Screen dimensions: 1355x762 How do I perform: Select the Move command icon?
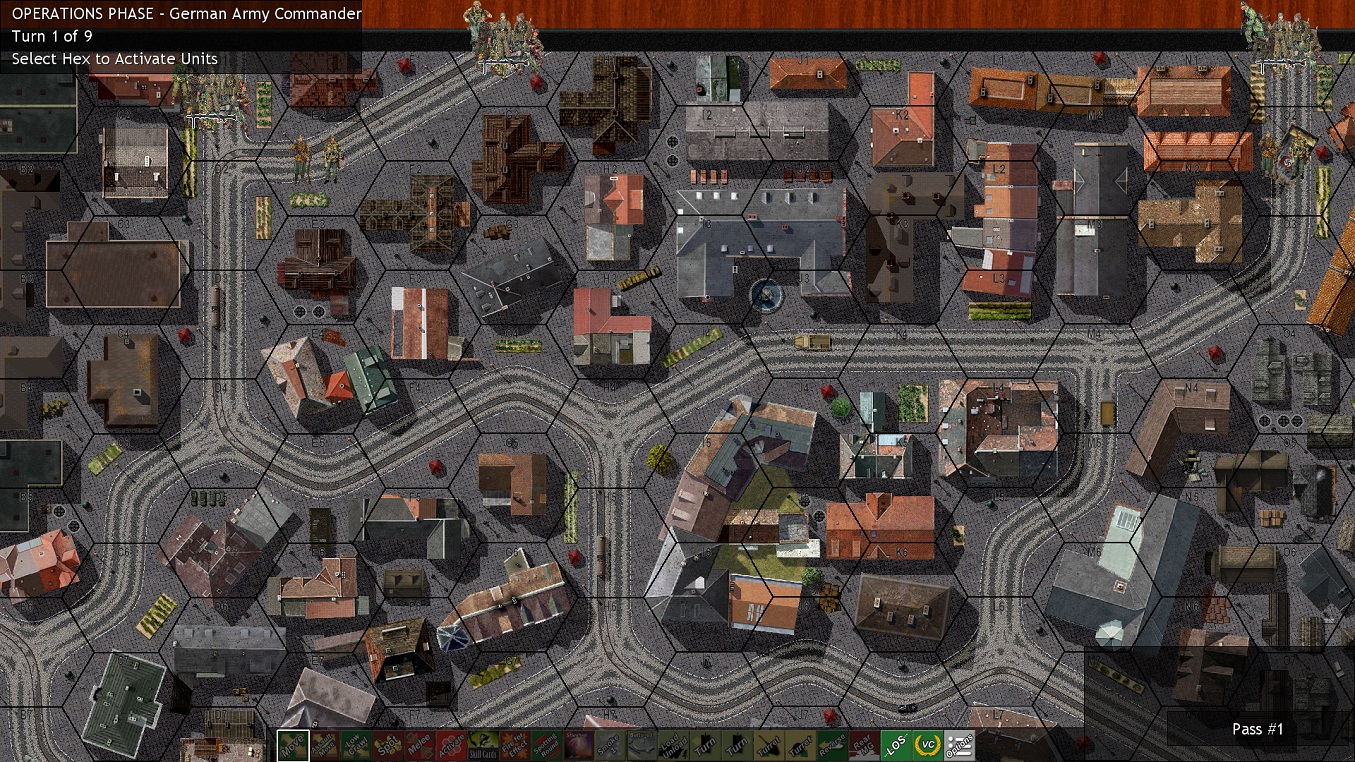point(295,745)
